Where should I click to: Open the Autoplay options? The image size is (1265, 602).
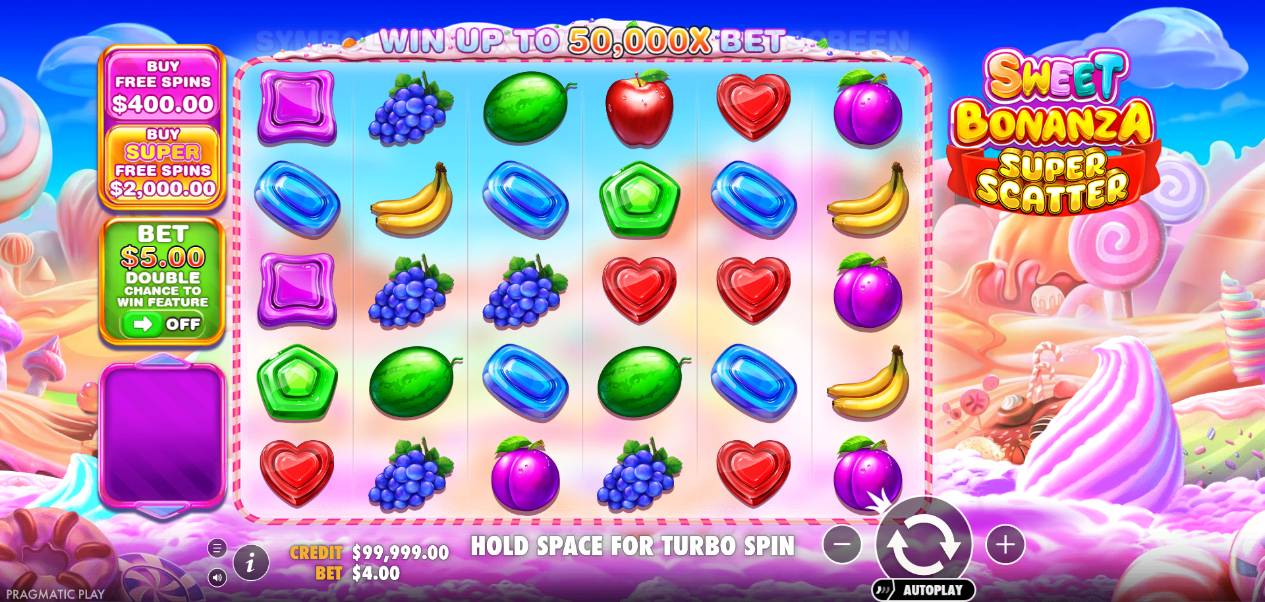[923, 589]
